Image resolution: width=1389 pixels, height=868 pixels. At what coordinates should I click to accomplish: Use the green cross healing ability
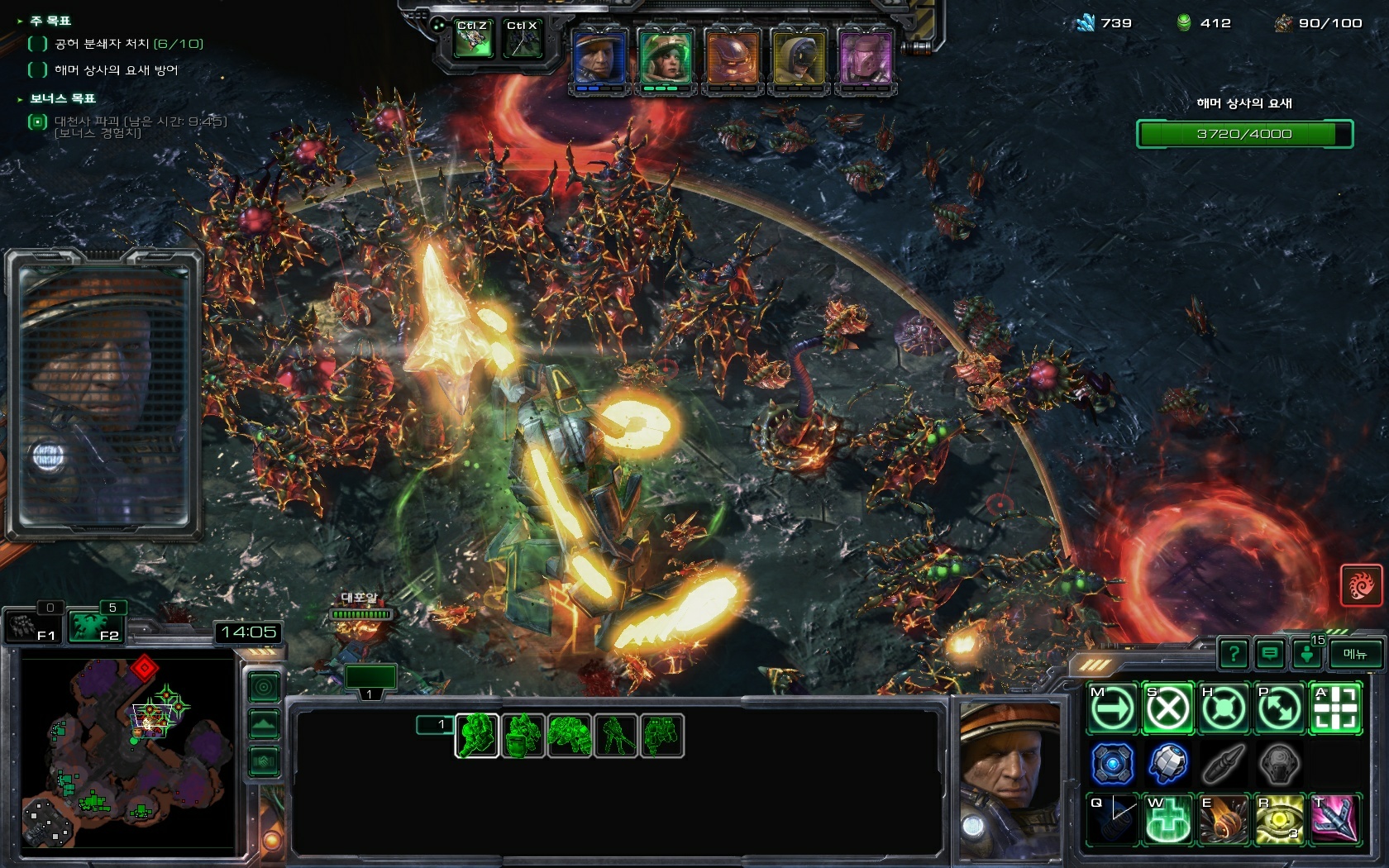[x=1167, y=819]
